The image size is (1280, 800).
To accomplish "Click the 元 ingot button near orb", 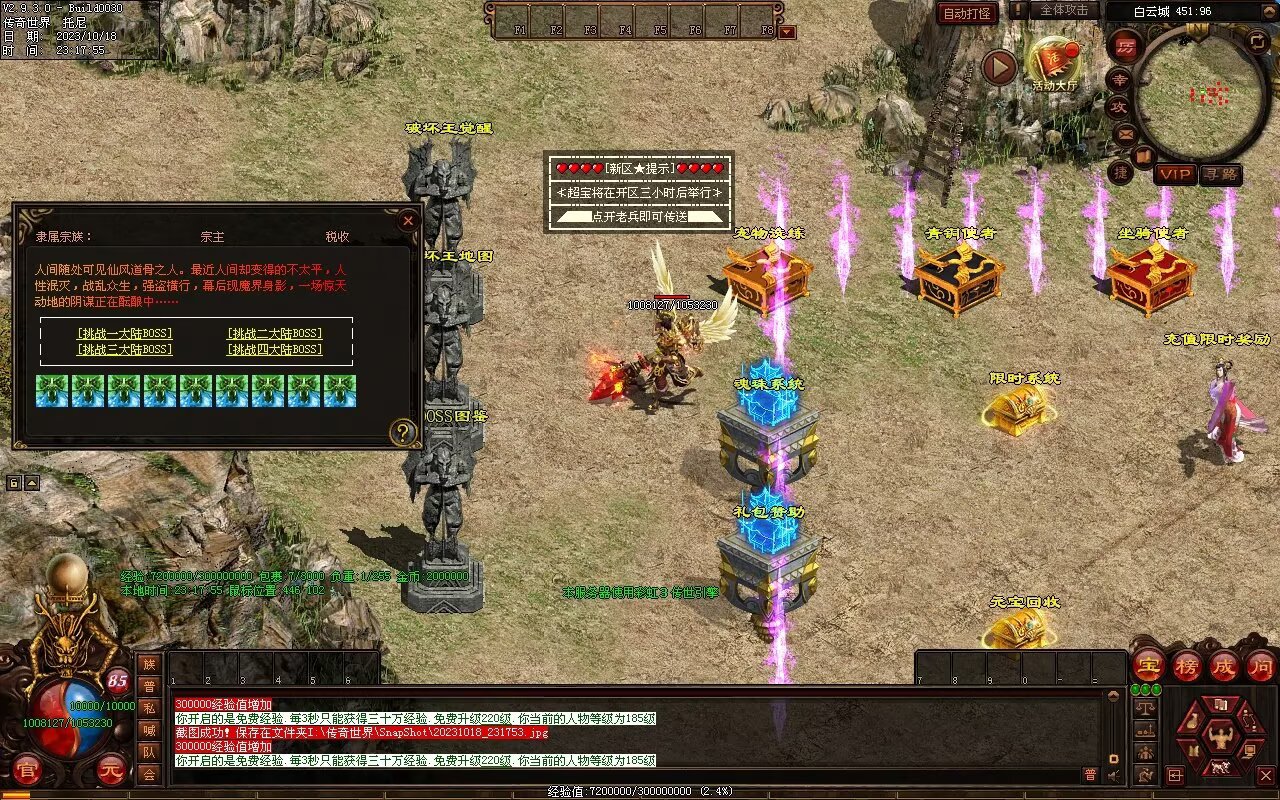I will tap(110, 770).
